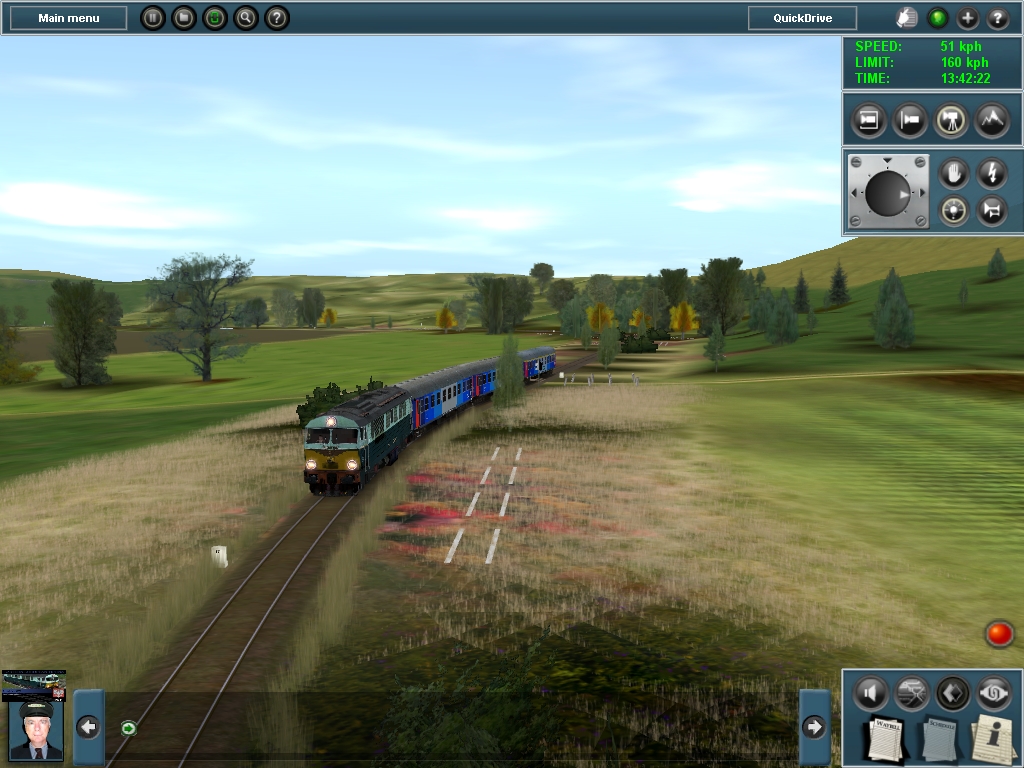
Task: Pause the simulation
Action: (x=152, y=18)
